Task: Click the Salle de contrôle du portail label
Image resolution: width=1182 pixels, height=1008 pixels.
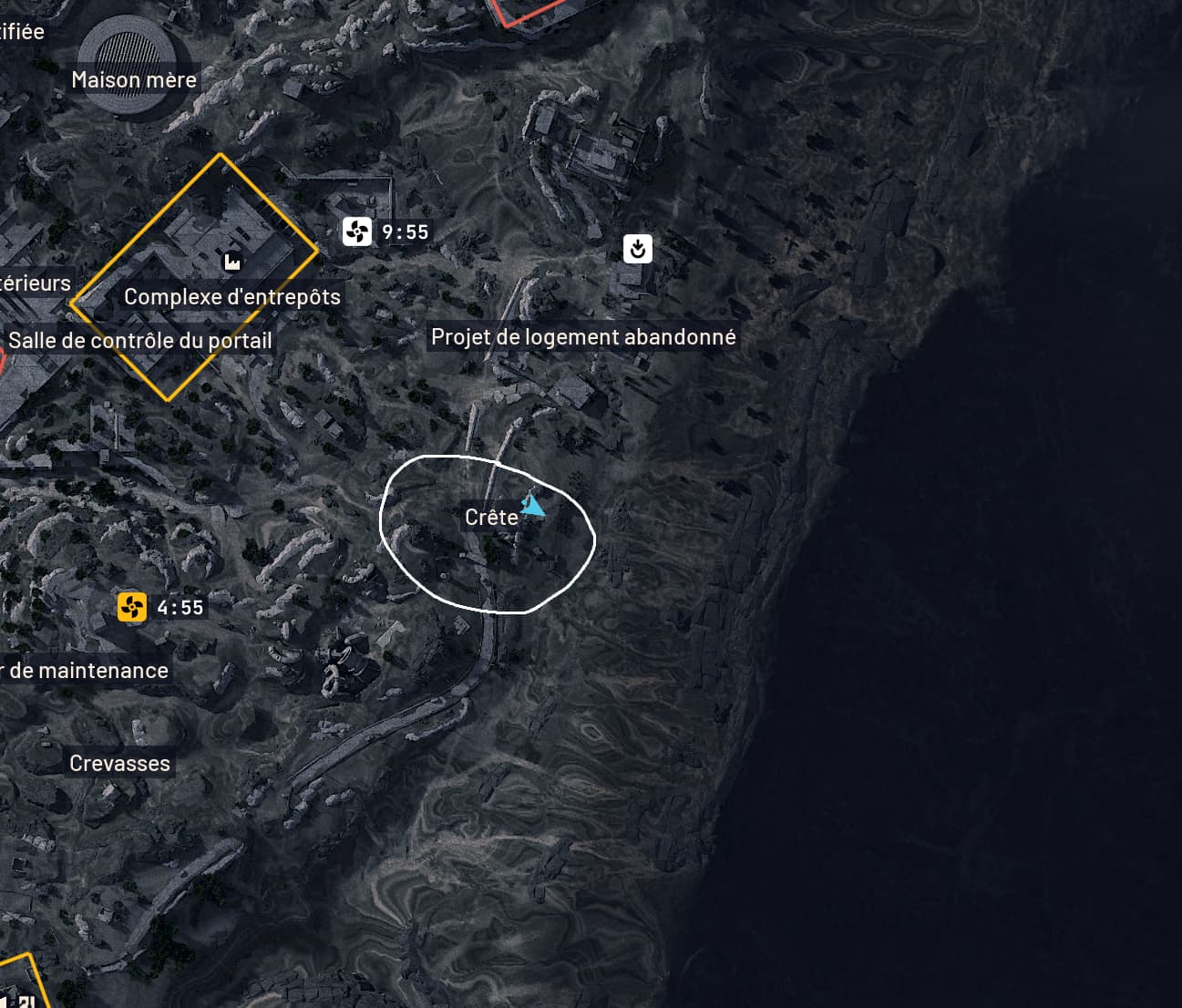Action: click(x=140, y=341)
